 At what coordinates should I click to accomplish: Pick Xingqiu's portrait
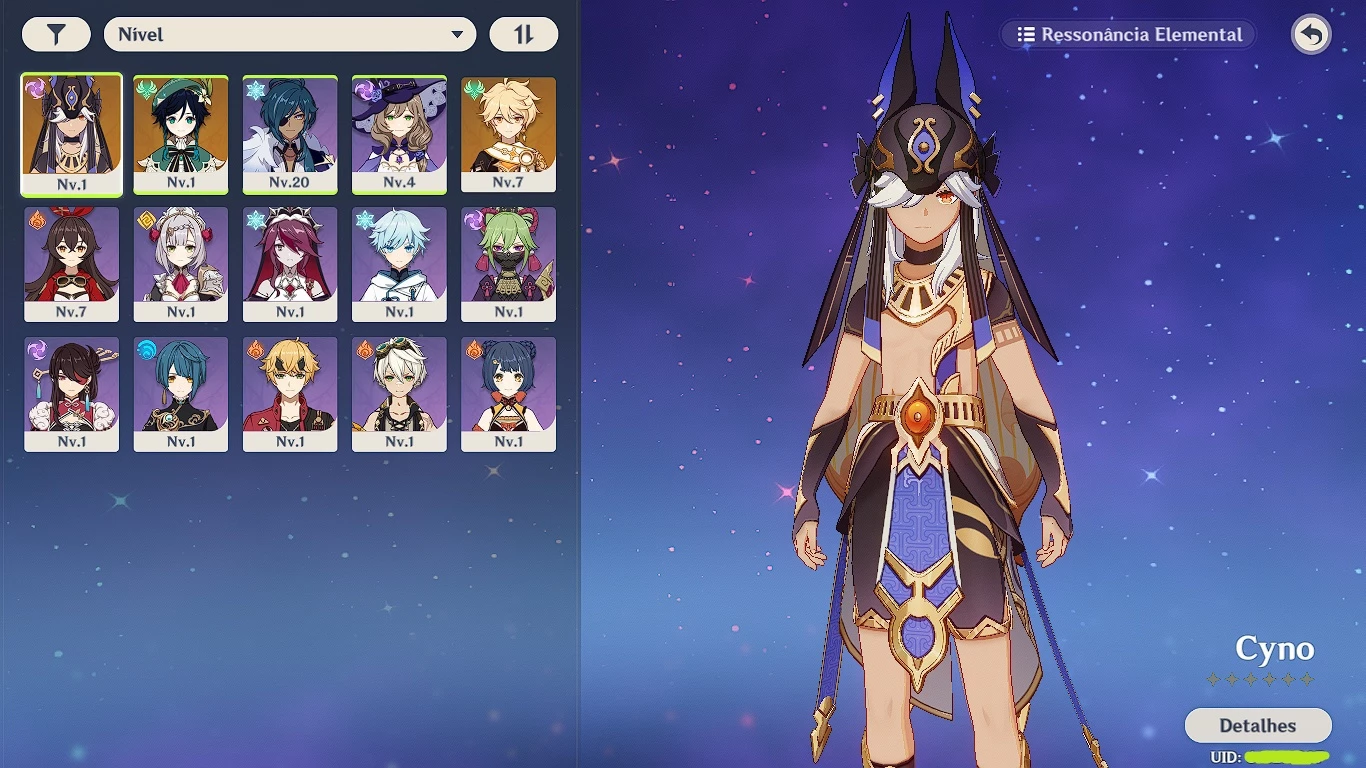click(x=181, y=394)
